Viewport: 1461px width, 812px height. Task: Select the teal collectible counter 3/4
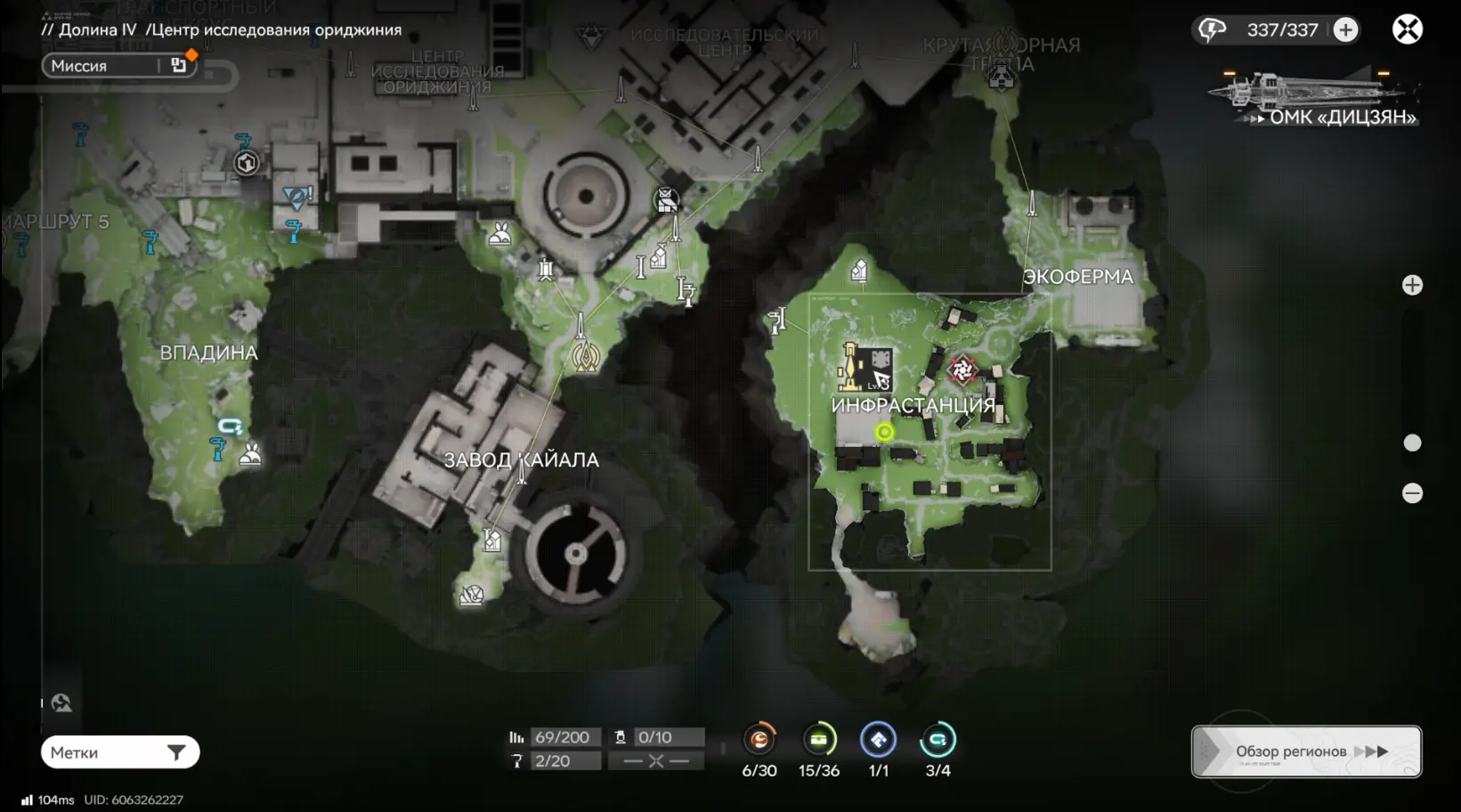pos(937,740)
